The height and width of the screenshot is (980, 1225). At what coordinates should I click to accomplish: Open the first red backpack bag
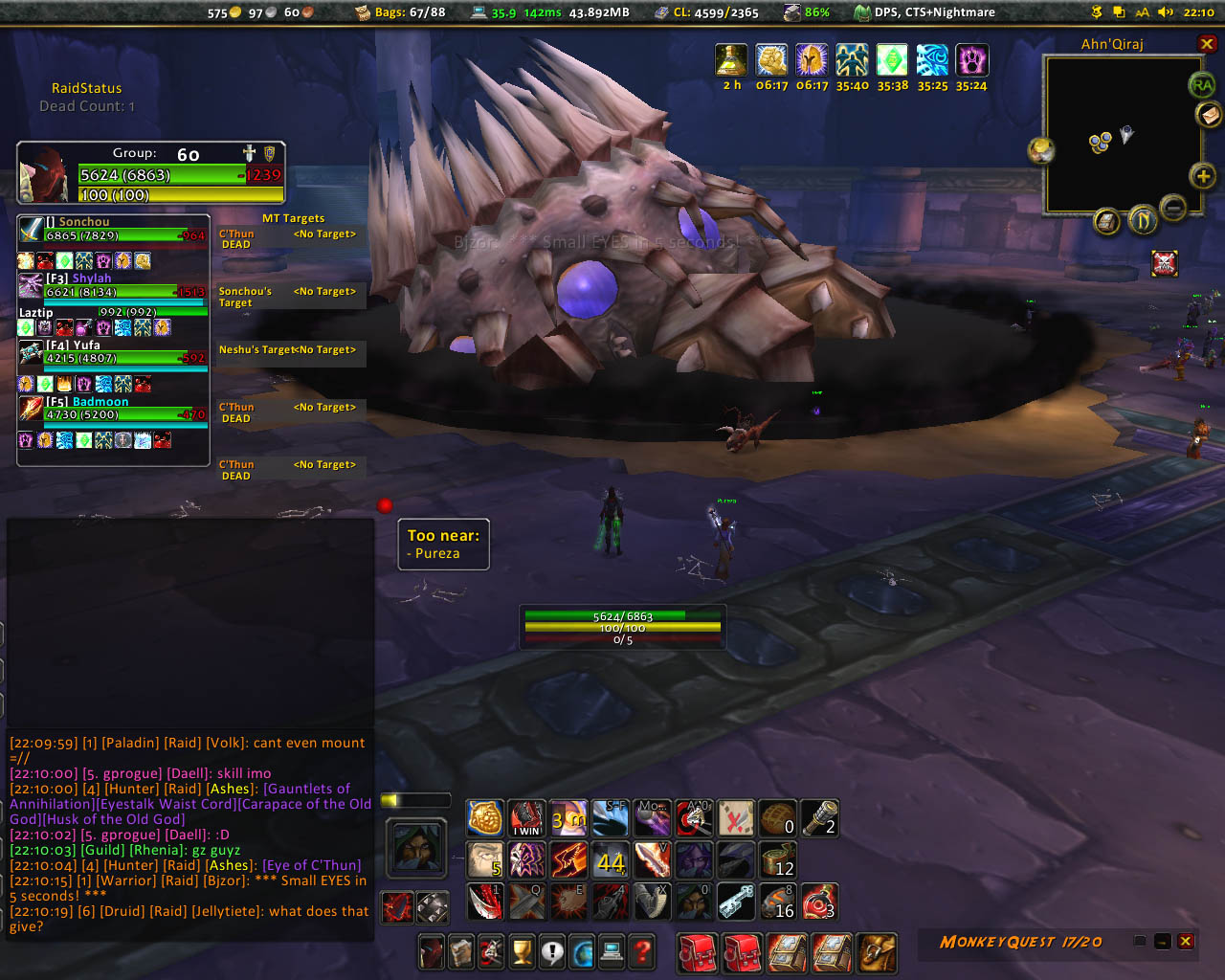[x=697, y=952]
